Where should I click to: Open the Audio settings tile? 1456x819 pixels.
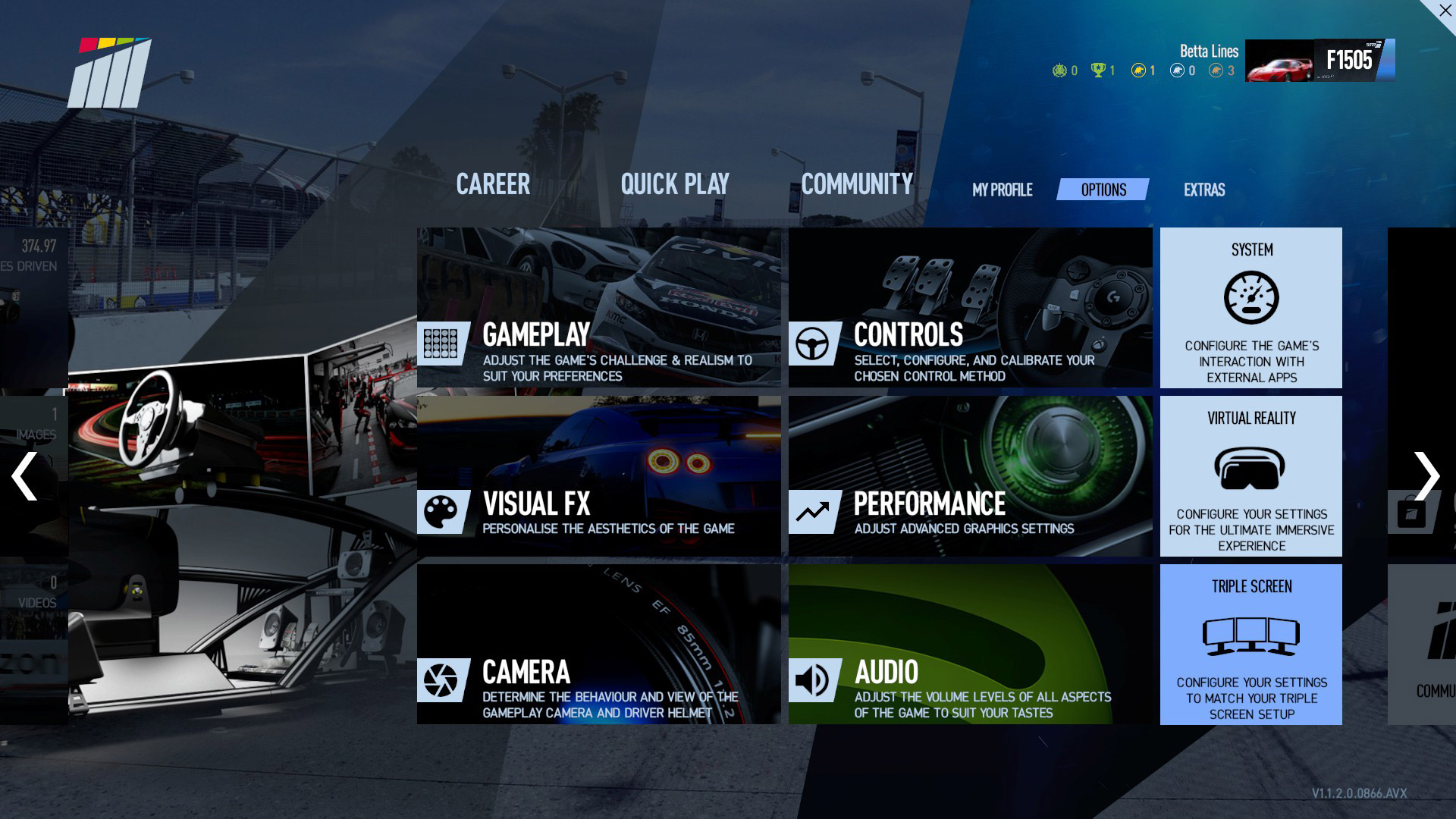970,645
